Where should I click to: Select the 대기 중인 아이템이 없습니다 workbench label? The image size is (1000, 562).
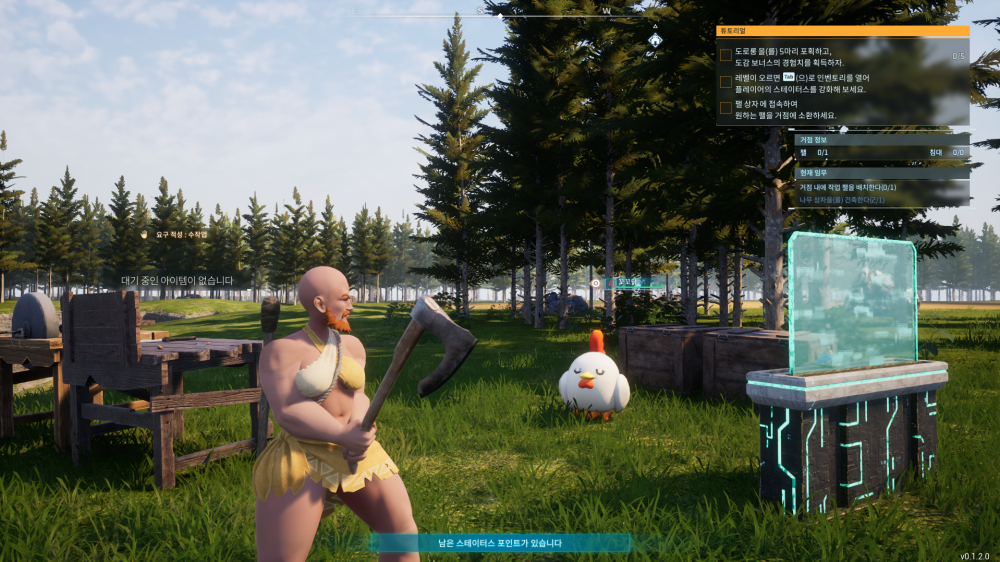[177, 281]
